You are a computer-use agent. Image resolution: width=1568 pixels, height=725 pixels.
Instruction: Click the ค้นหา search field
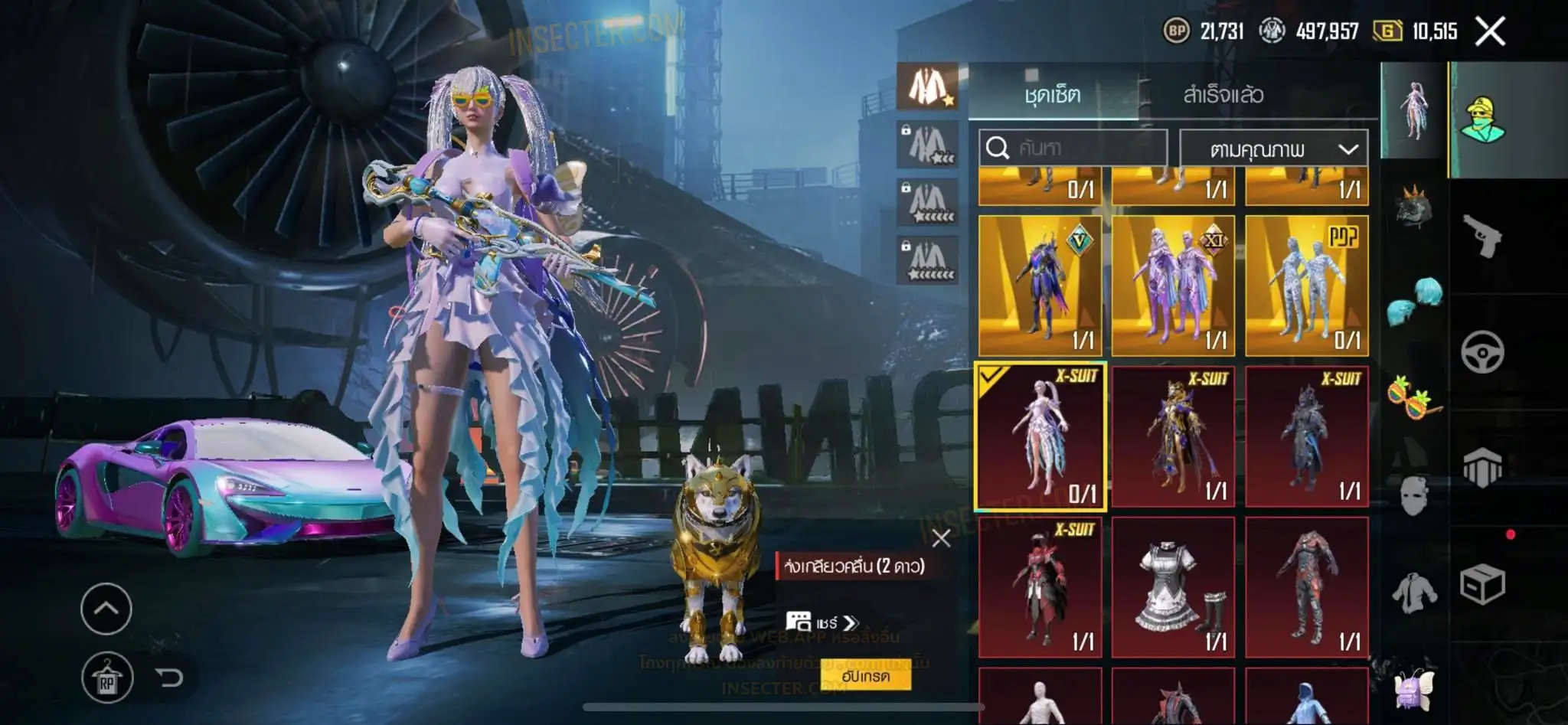pos(1073,148)
